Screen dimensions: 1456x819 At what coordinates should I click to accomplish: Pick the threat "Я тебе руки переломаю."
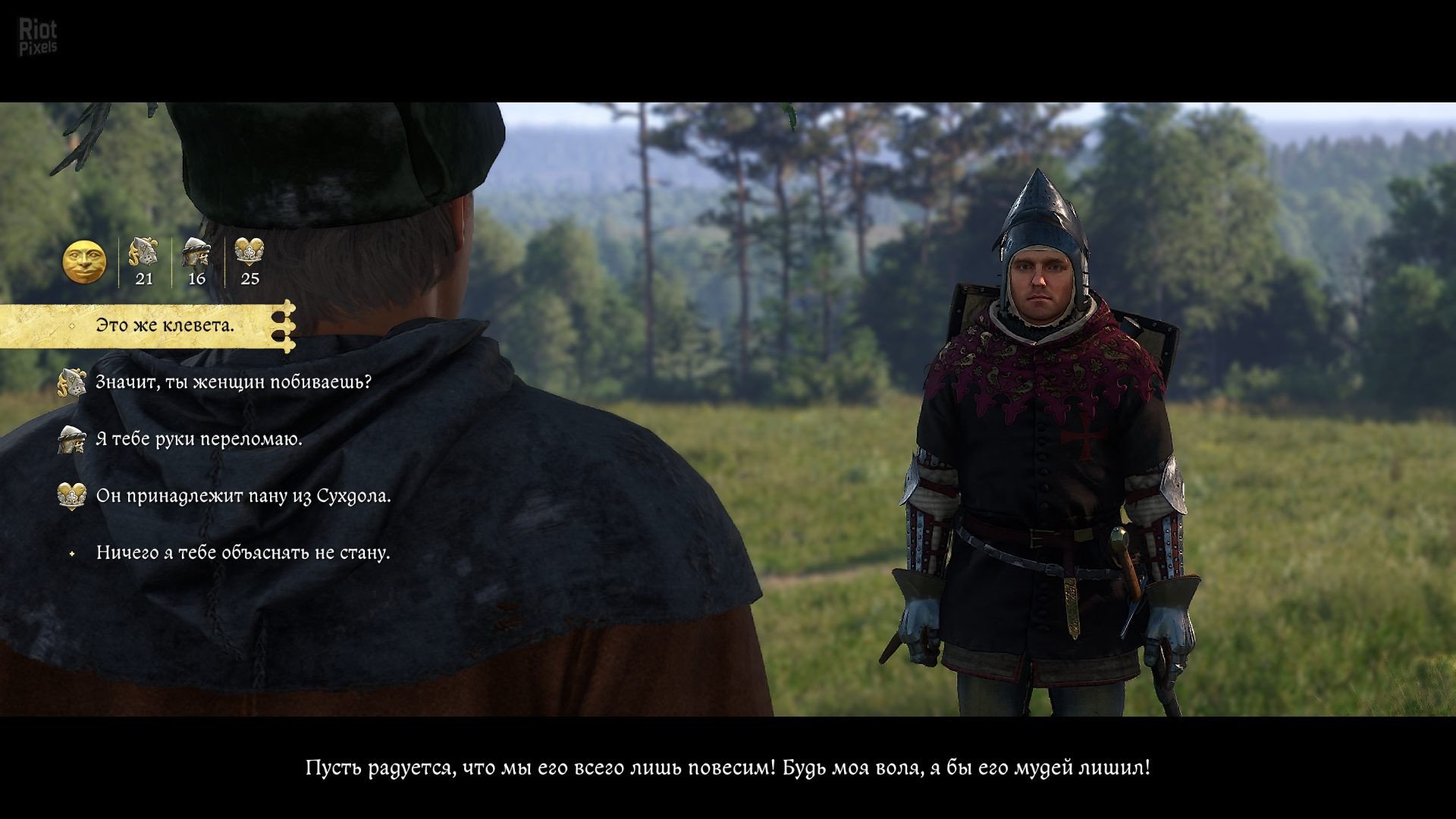(199, 439)
